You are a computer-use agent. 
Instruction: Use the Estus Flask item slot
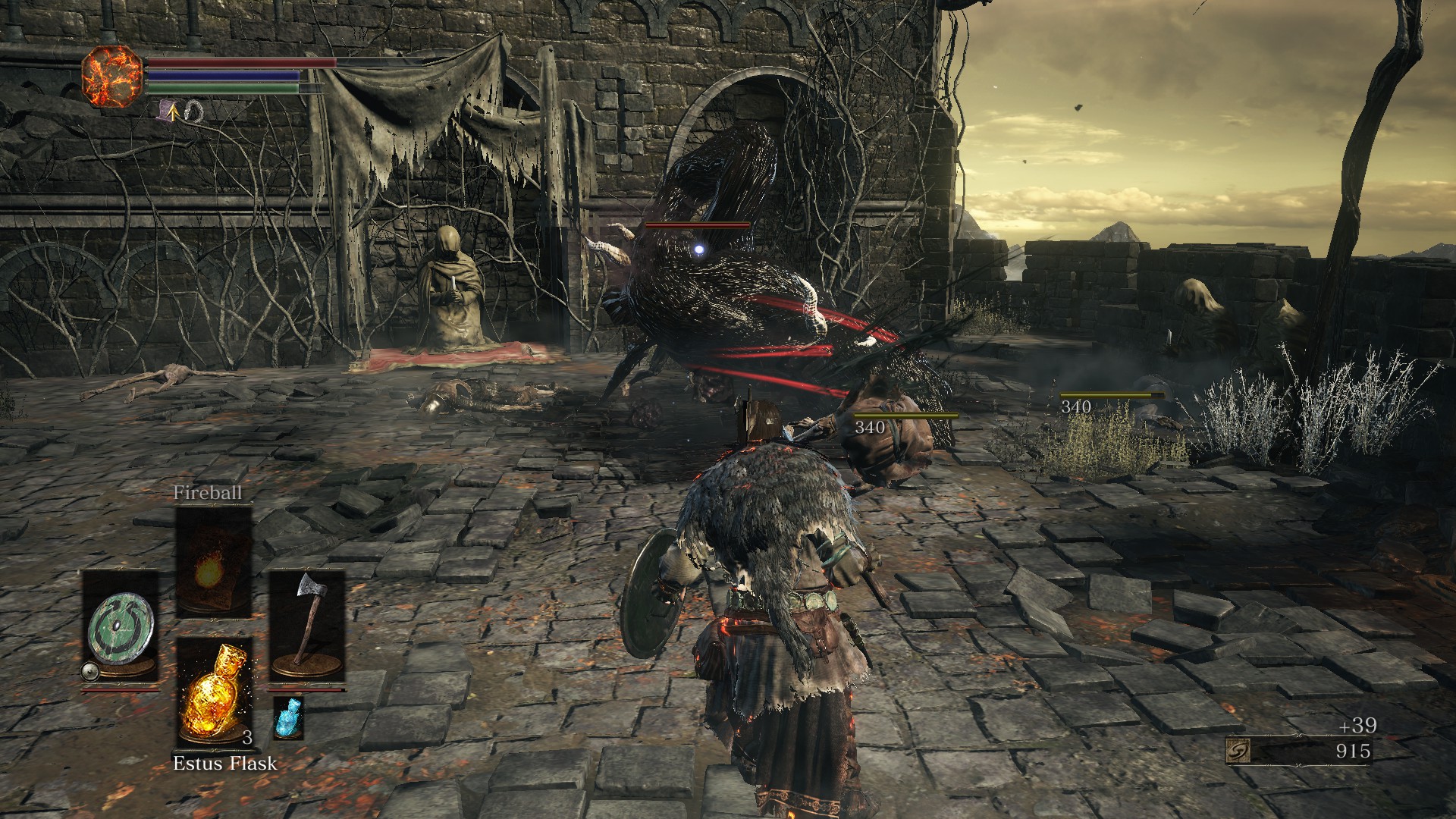[x=213, y=692]
